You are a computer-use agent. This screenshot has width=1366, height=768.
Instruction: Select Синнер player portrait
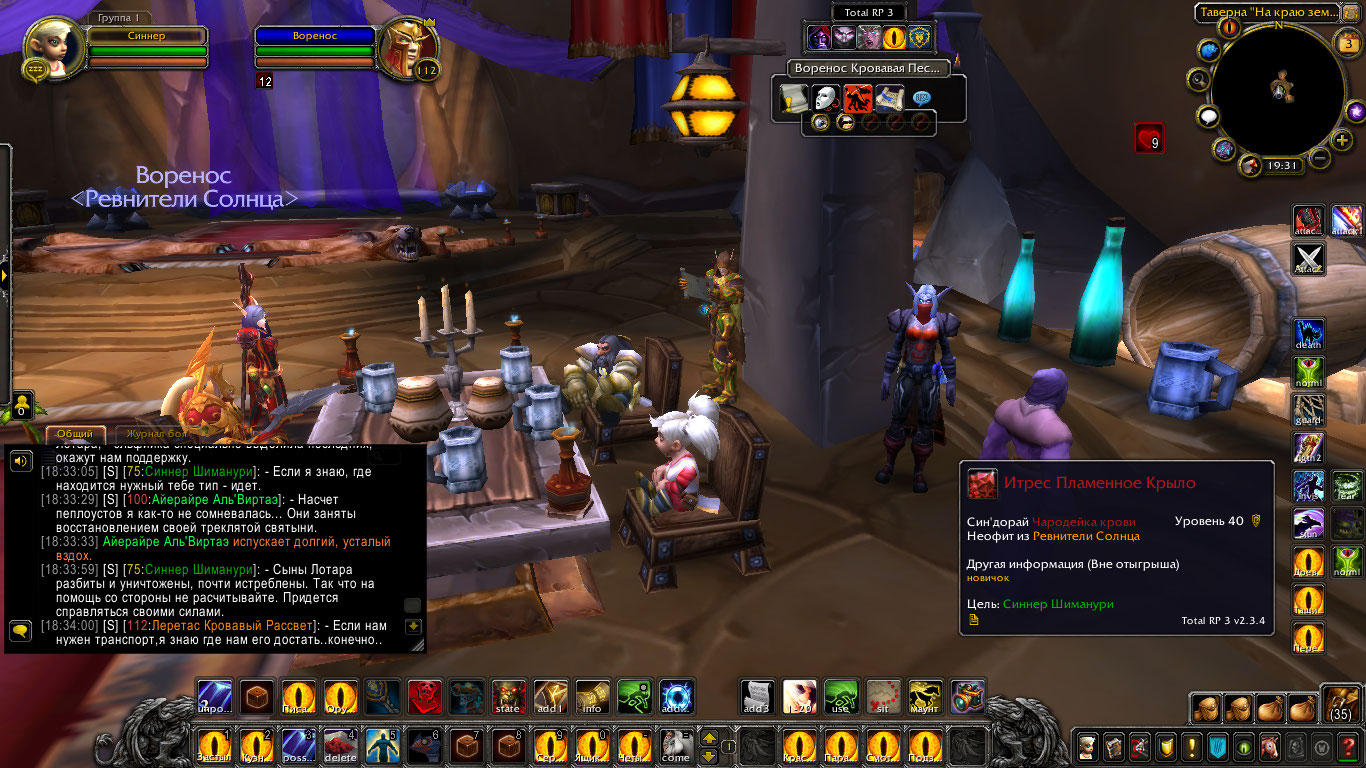(52, 50)
